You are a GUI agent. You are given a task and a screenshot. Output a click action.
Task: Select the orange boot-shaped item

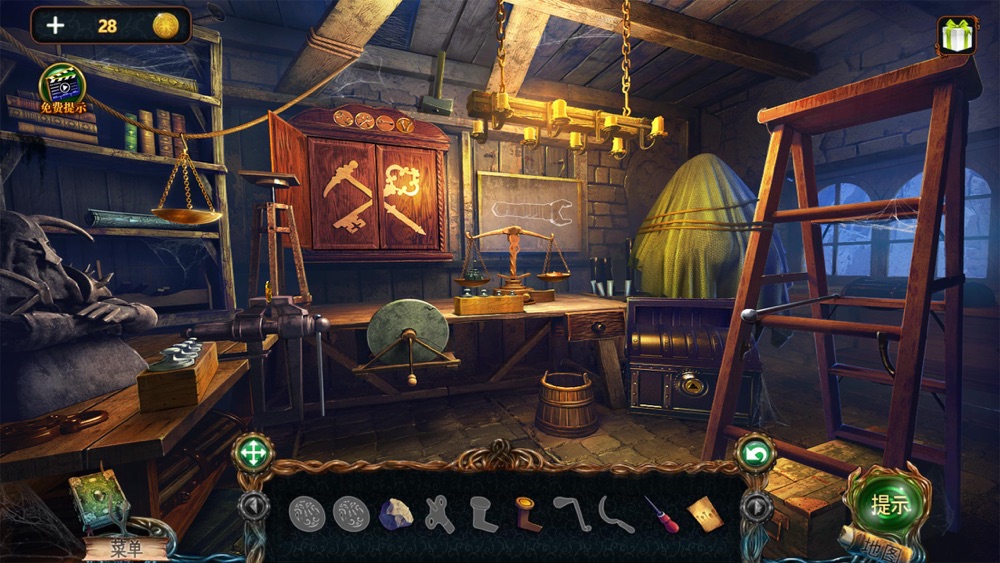tap(528, 513)
